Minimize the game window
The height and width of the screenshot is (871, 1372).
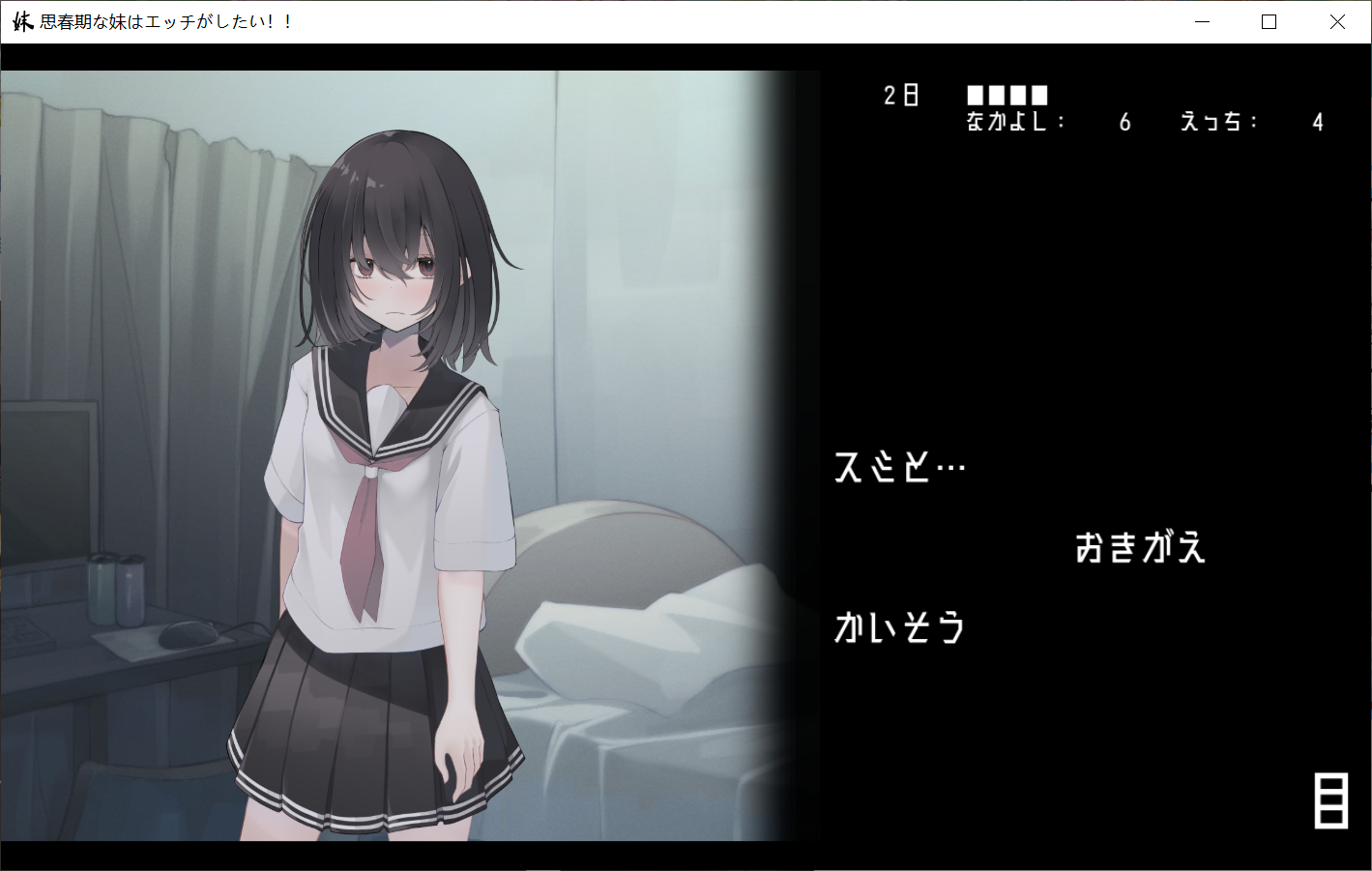[1202, 22]
